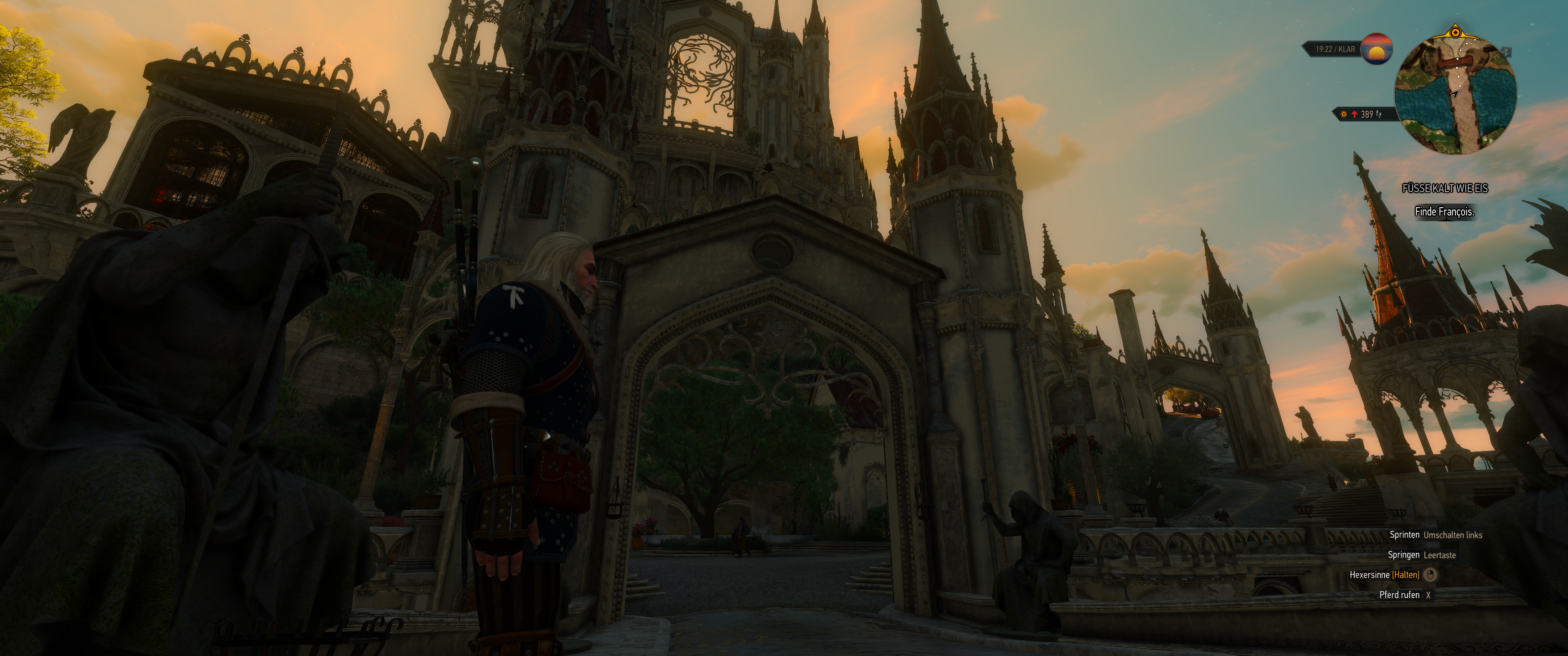The image size is (1568, 656).
Task: Select the Umschalten links key label
Action: (1453, 536)
